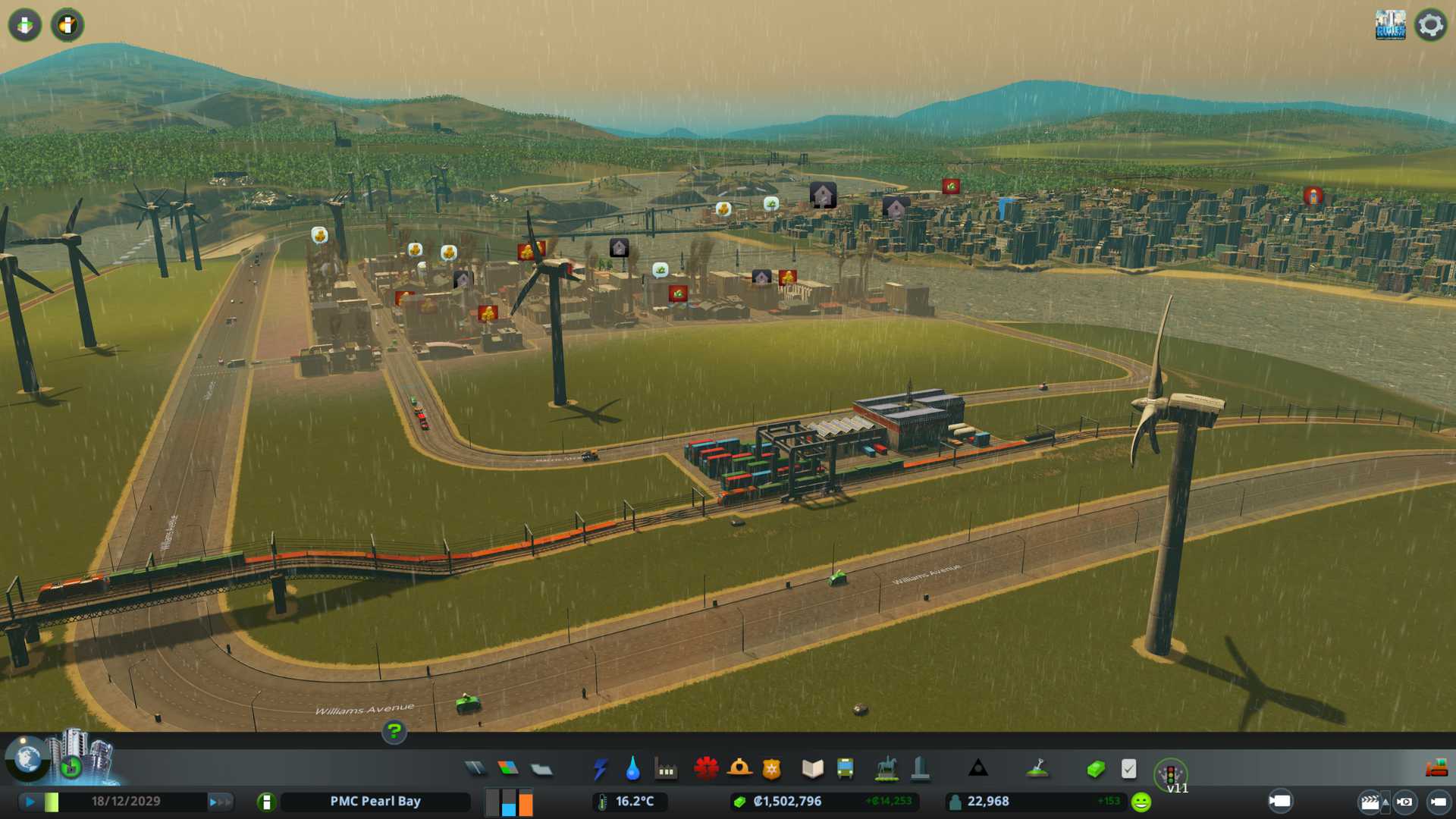Open the Healthcare red cross menu
The image size is (1456, 819).
pos(706,769)
